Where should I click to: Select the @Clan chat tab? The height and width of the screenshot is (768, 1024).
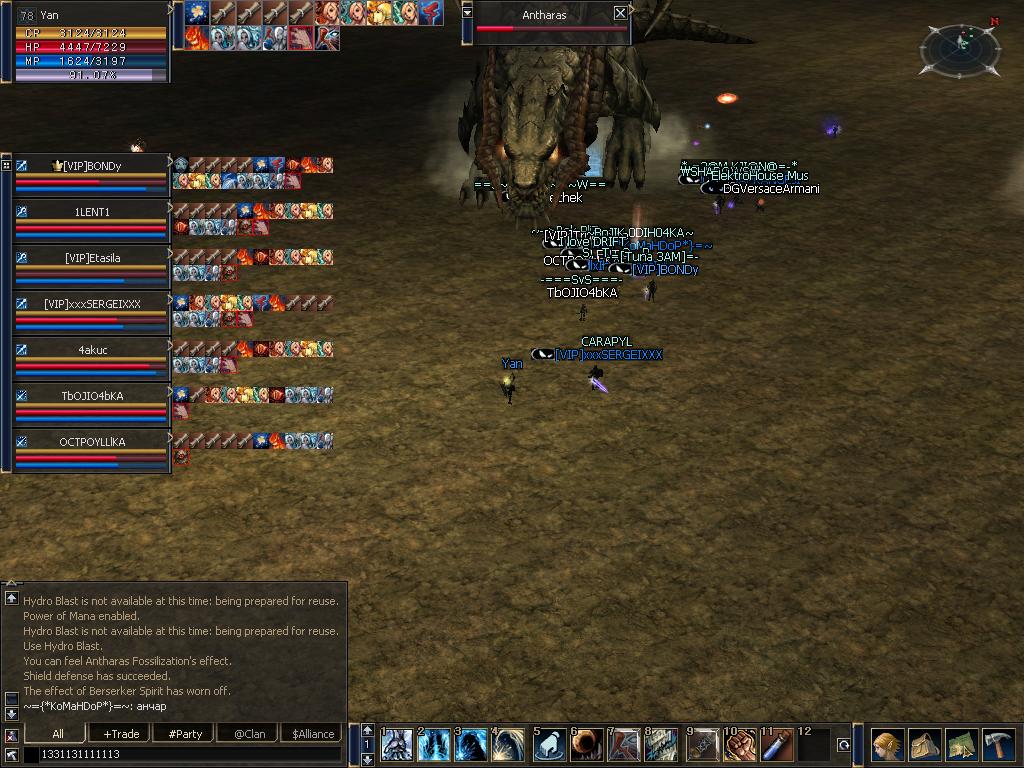click(x=249, y=733)
